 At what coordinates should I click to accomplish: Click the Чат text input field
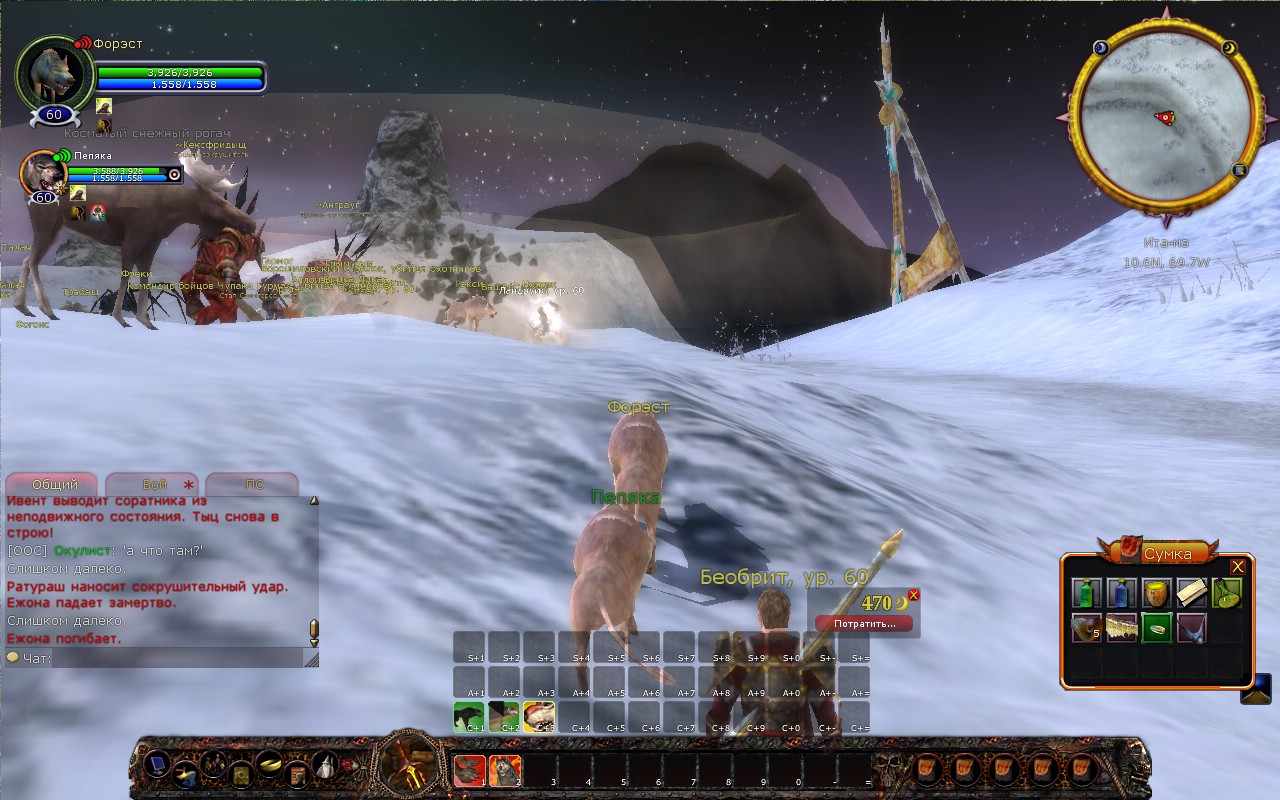pyautogui.click(x=175, y=658)
